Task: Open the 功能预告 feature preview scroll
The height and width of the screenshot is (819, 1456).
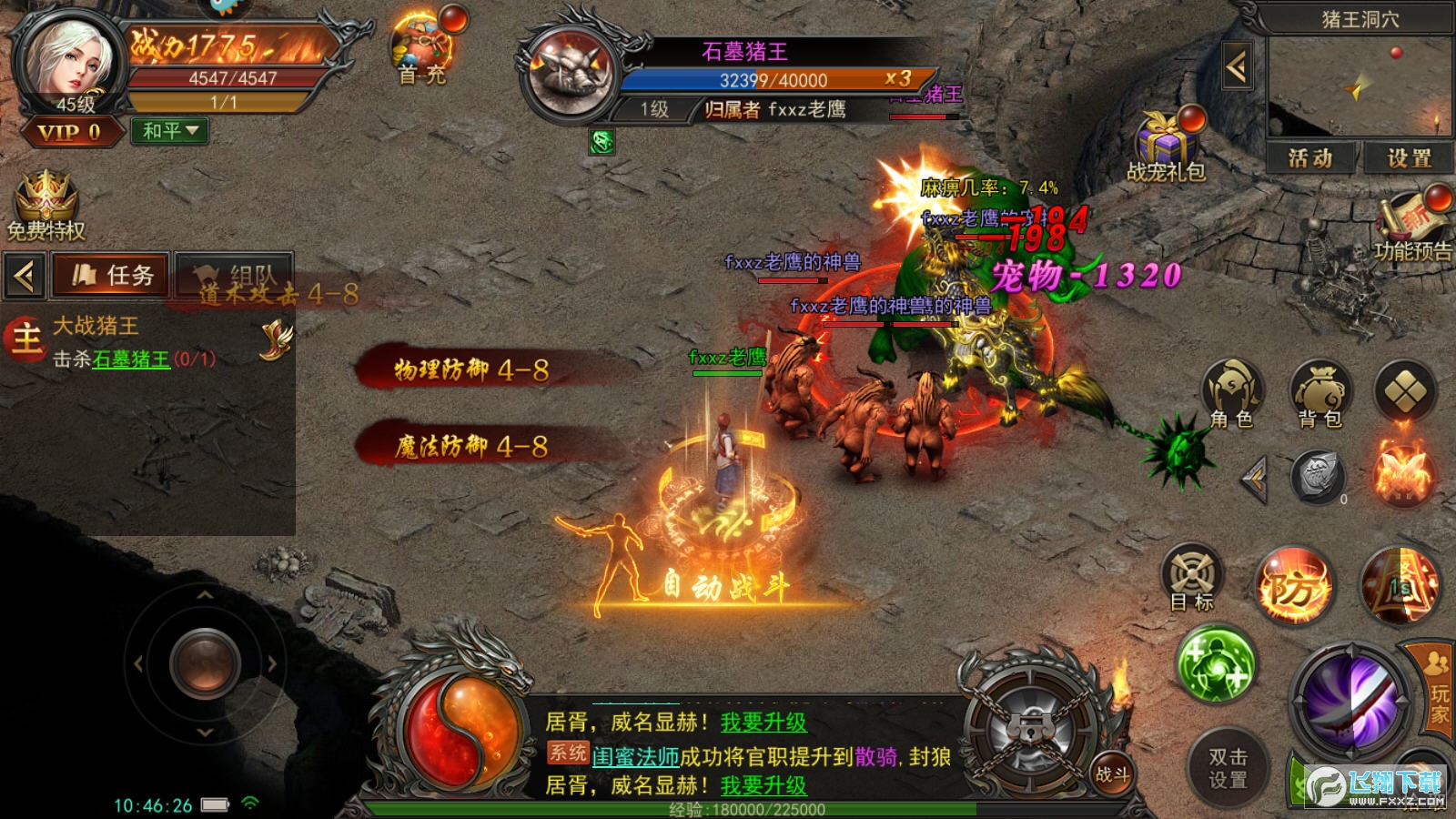Action: (1412, 226)
